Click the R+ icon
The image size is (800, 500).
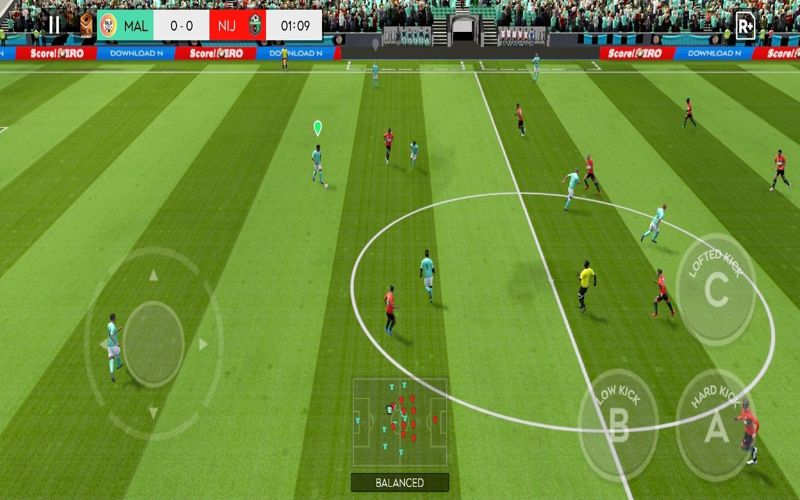744,25
